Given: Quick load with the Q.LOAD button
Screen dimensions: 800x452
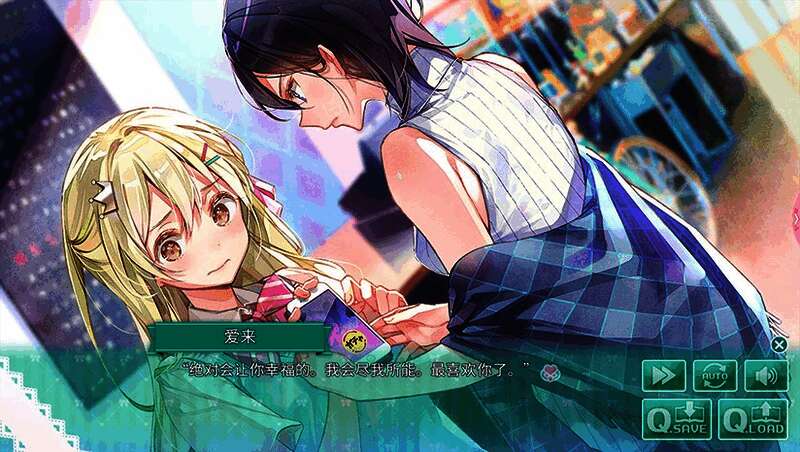Looking at the screenshot, I should [x=753, y=420].
